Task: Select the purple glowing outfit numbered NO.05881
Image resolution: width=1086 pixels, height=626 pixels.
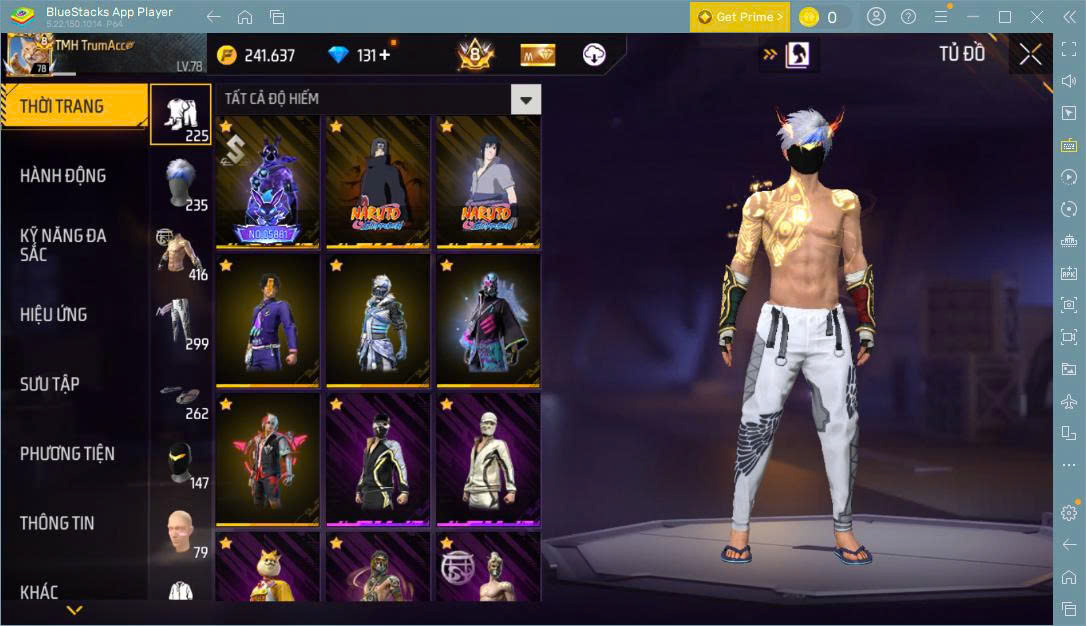Action: pyautogui.click(x=267, y=183)
